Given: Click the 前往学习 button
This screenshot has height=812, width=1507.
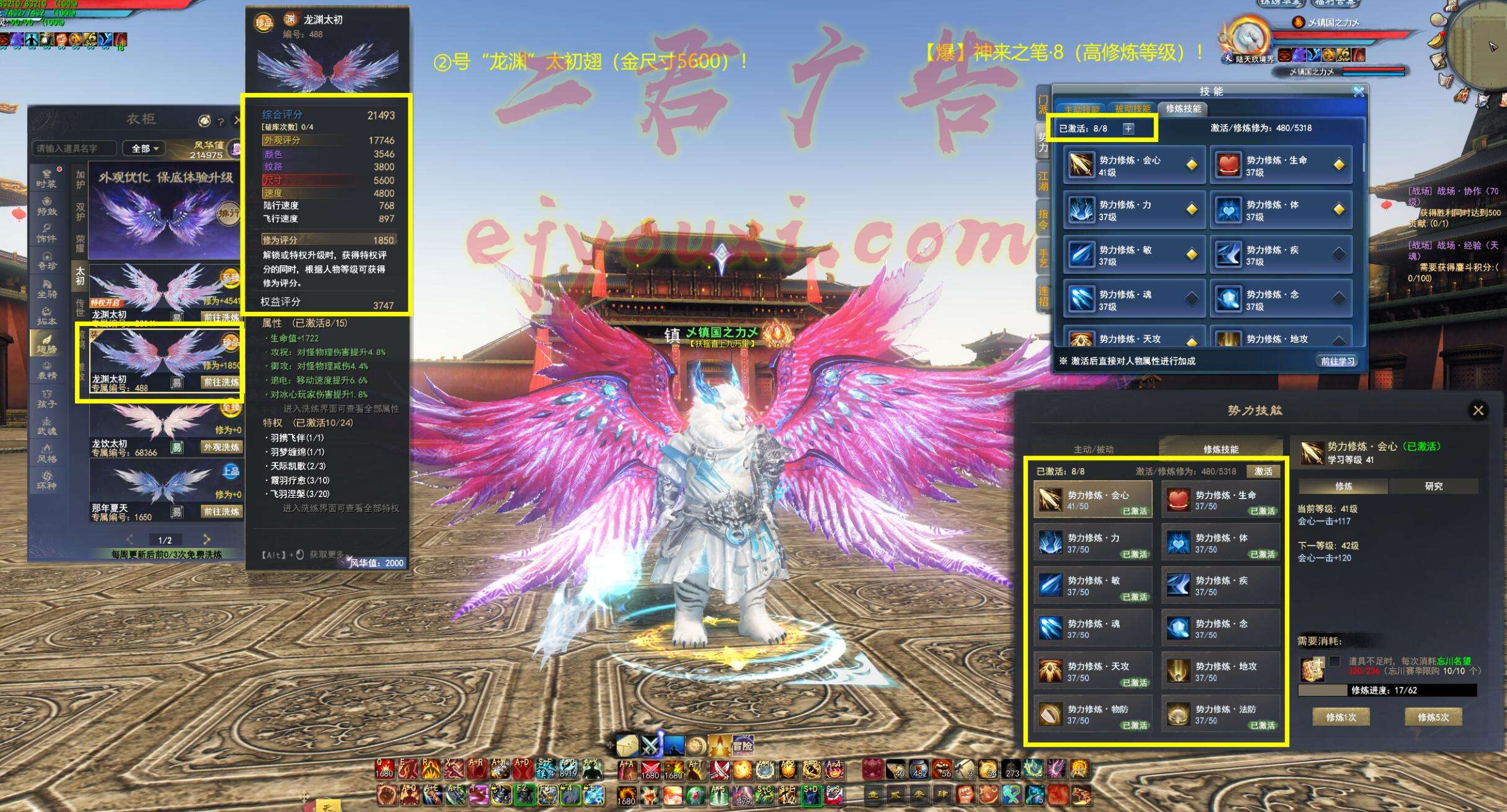Looking at the screenshot, I should 1337,361.
